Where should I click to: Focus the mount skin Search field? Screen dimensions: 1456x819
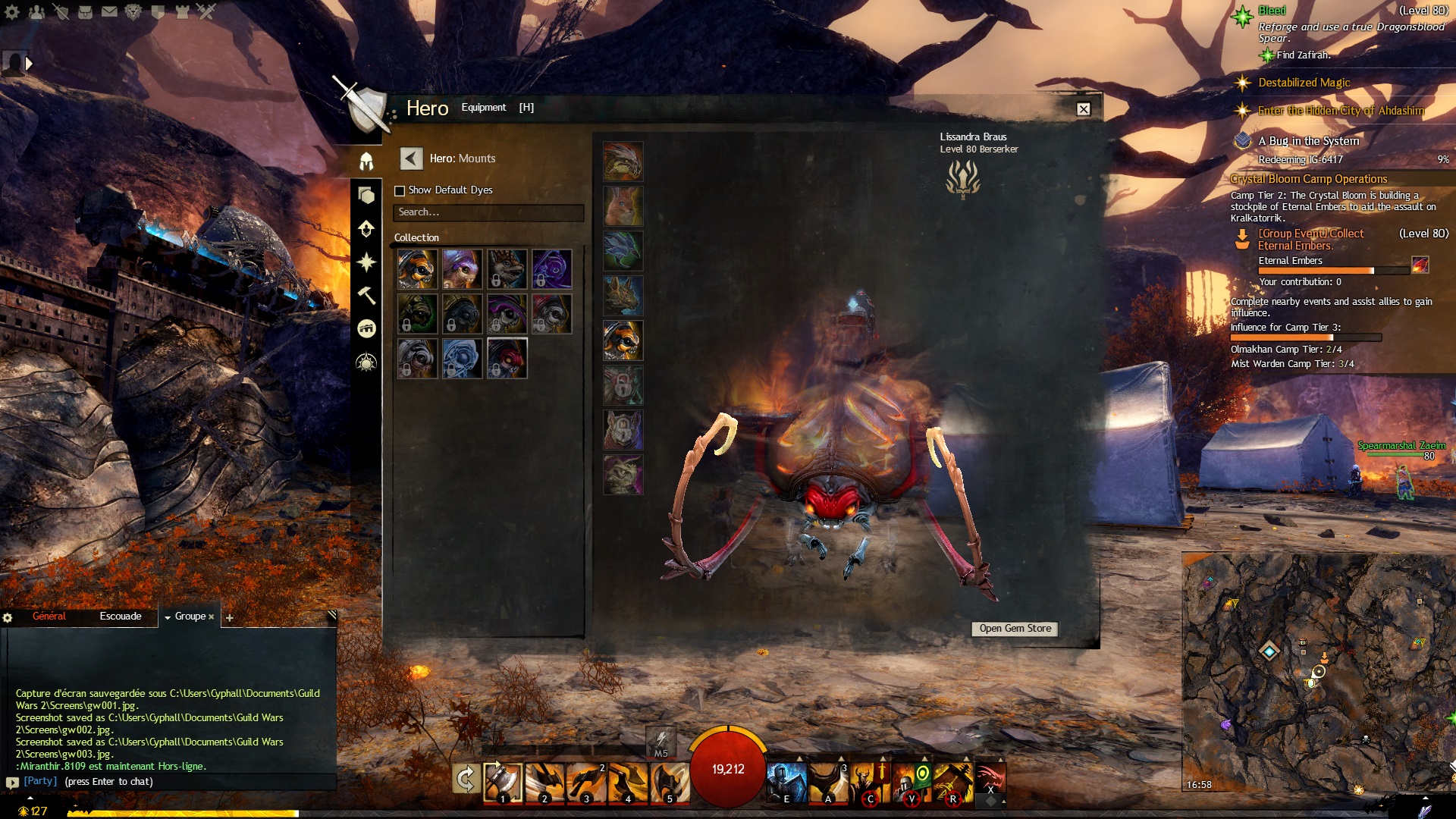488,212
